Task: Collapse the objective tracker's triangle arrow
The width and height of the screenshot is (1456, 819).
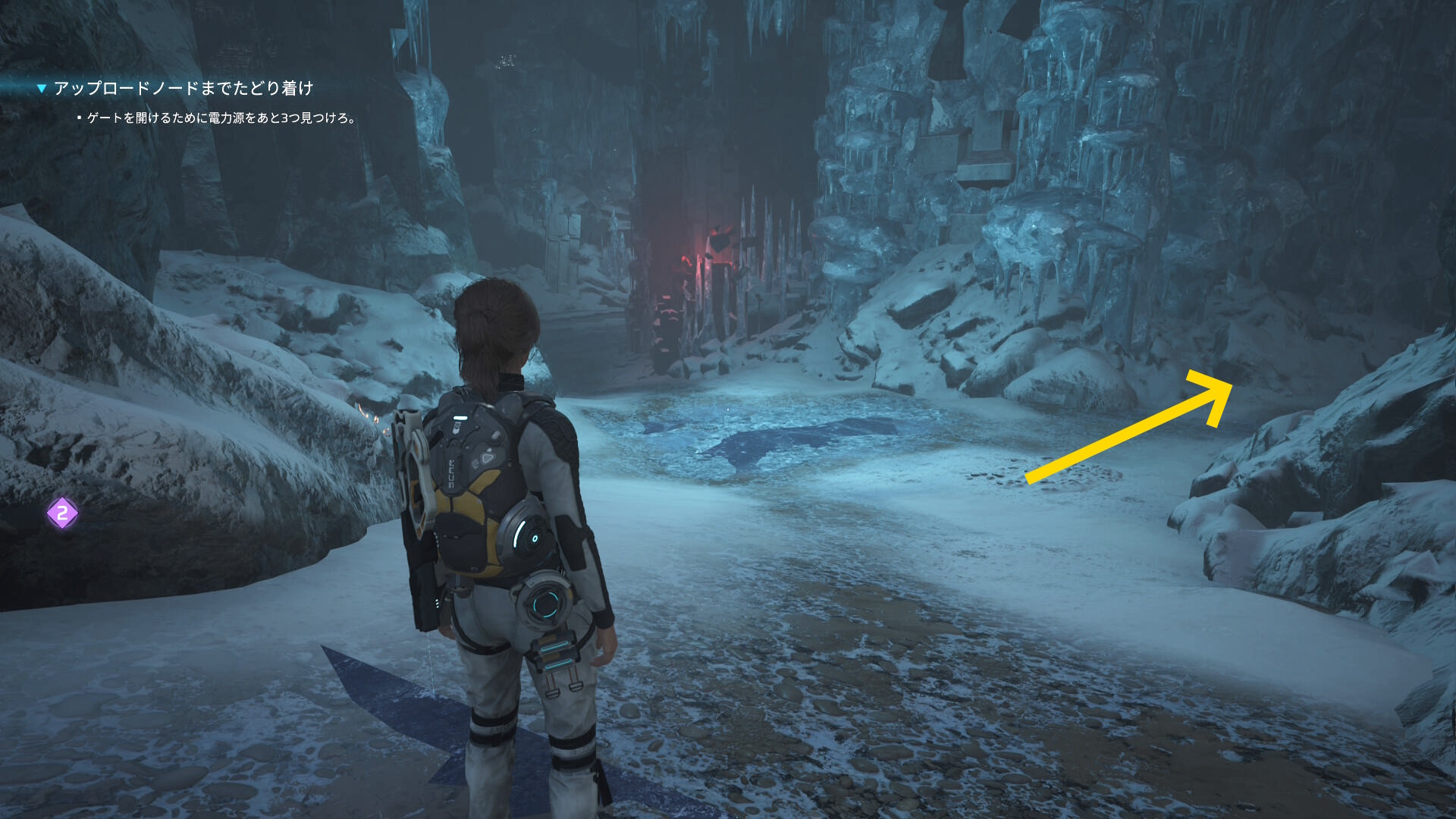Action: coord(42,89)
